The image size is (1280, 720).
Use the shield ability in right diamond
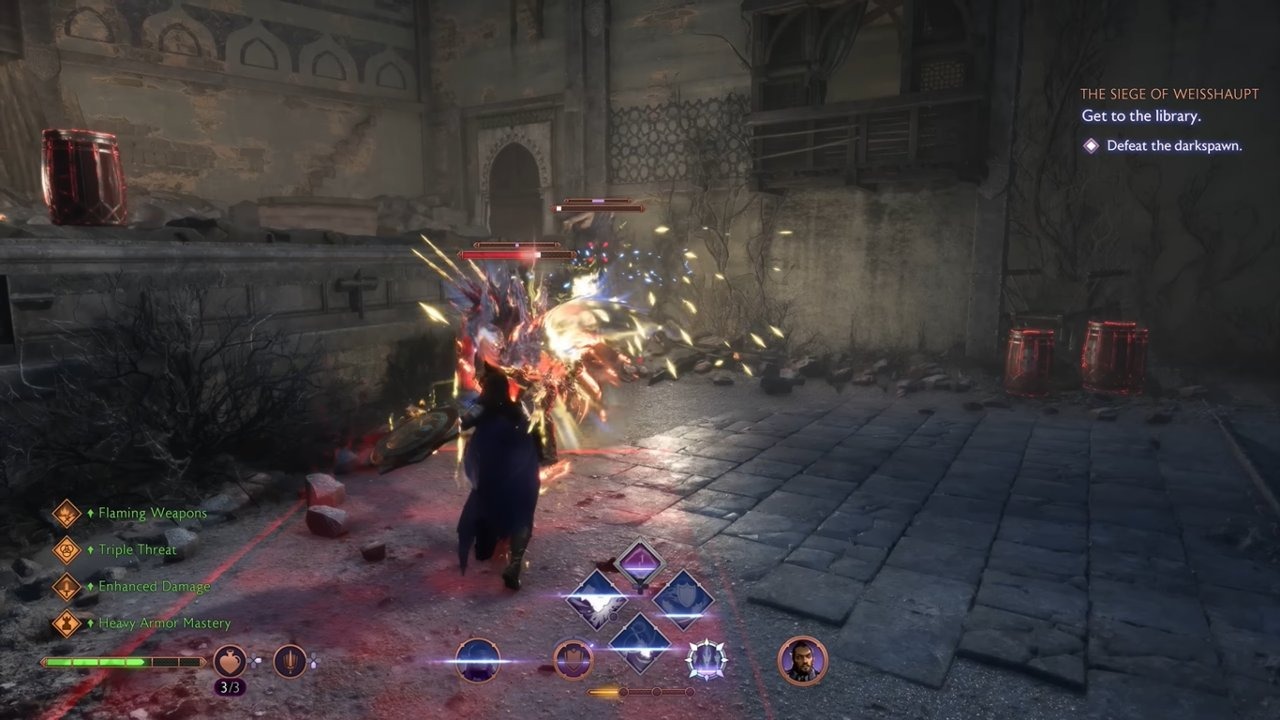coord(683,599)
